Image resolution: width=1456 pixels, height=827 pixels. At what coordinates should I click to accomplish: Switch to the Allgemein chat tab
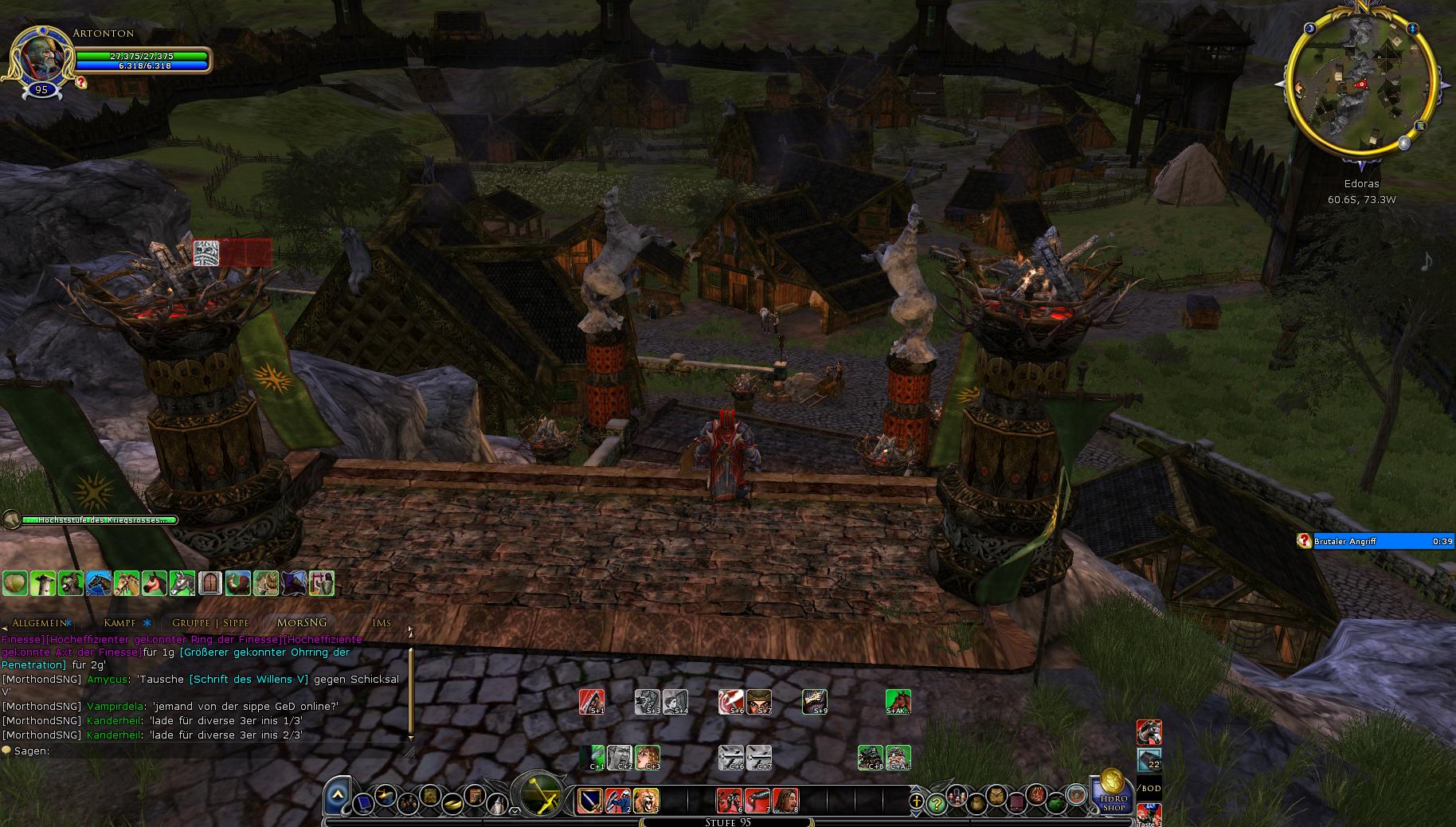point(39,623)
